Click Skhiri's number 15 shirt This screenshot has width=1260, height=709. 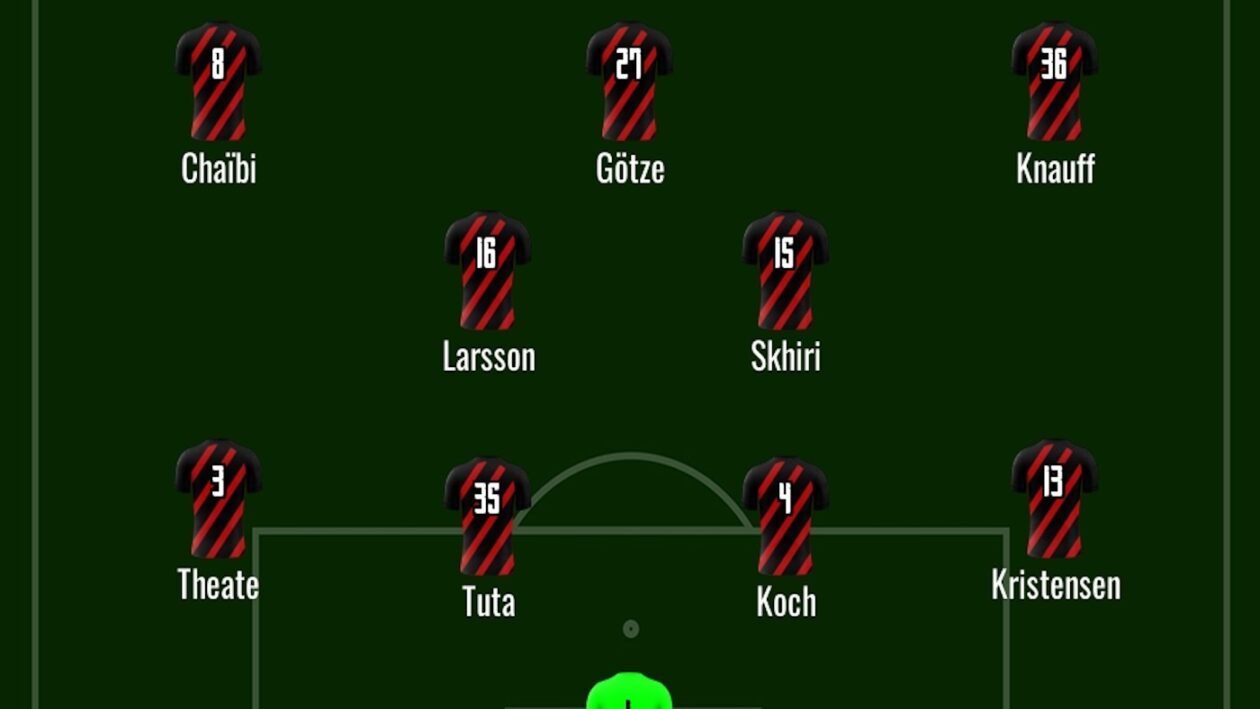[x=785, y=270]
